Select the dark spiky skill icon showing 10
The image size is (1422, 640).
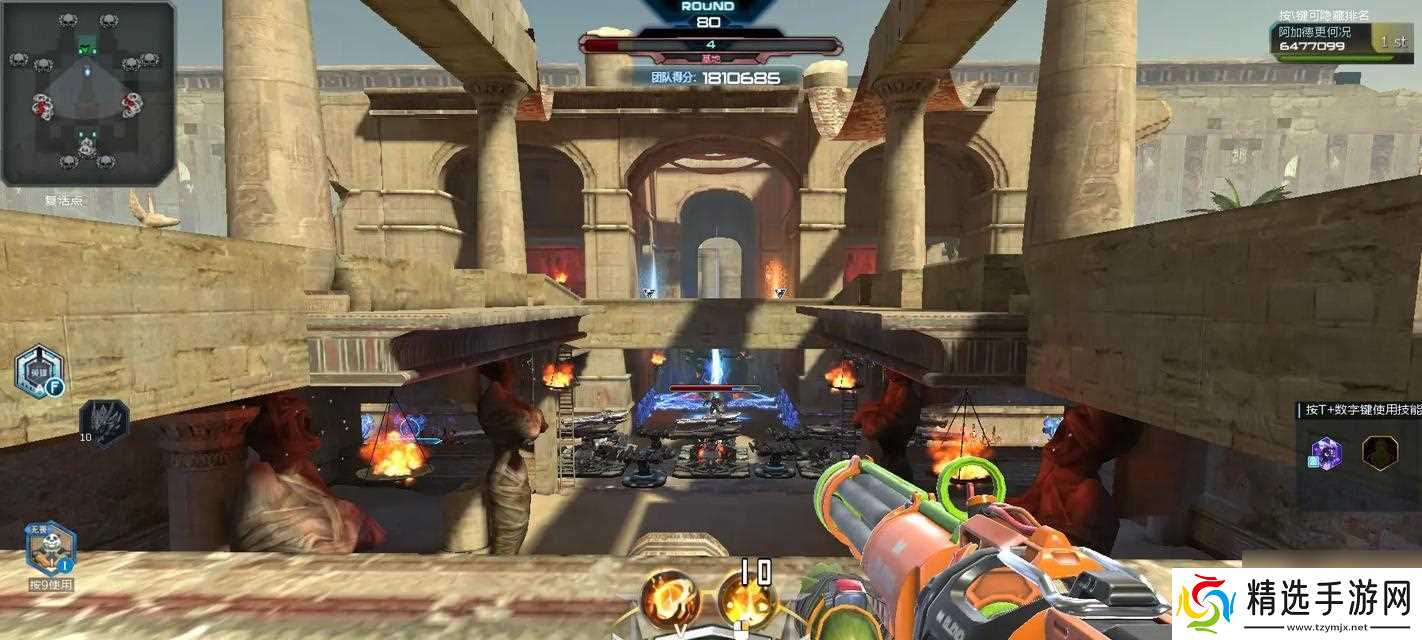pyautogui.click(x=105, y=419)
